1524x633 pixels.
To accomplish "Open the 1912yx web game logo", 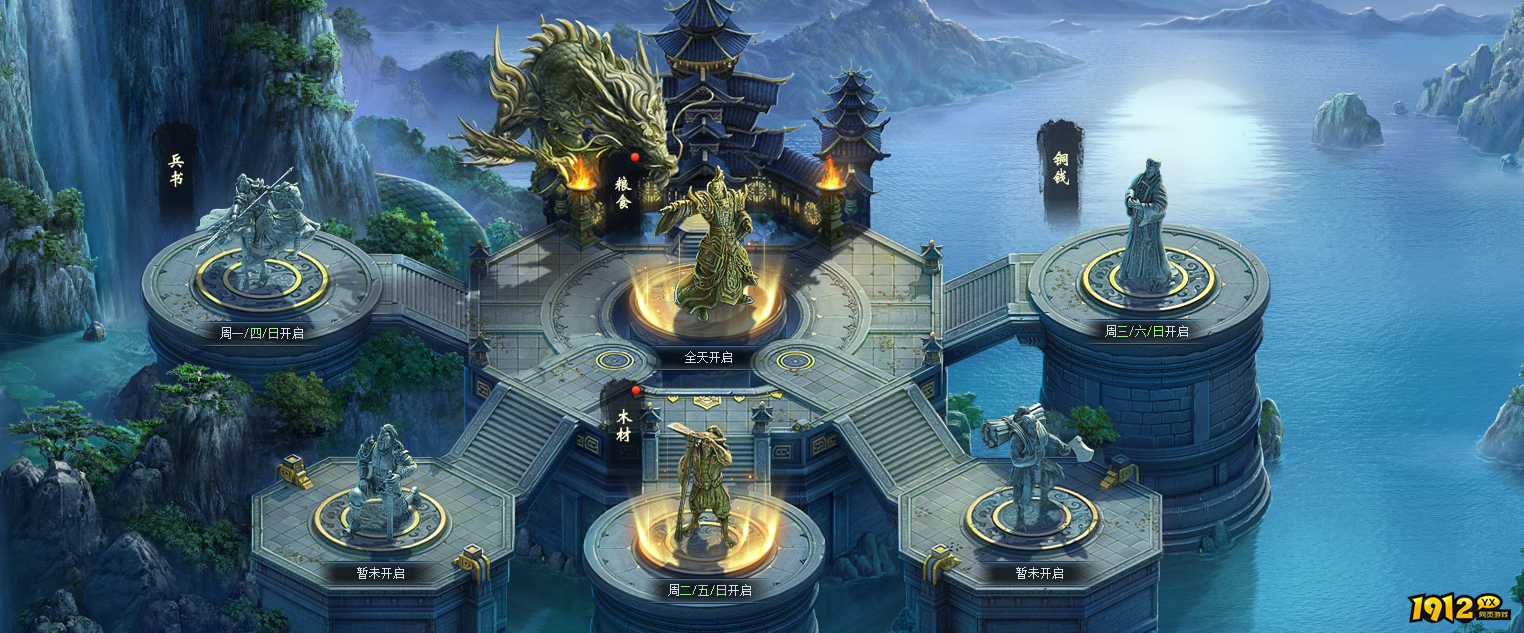I will pyautogui.click(x=1462, y=606).
